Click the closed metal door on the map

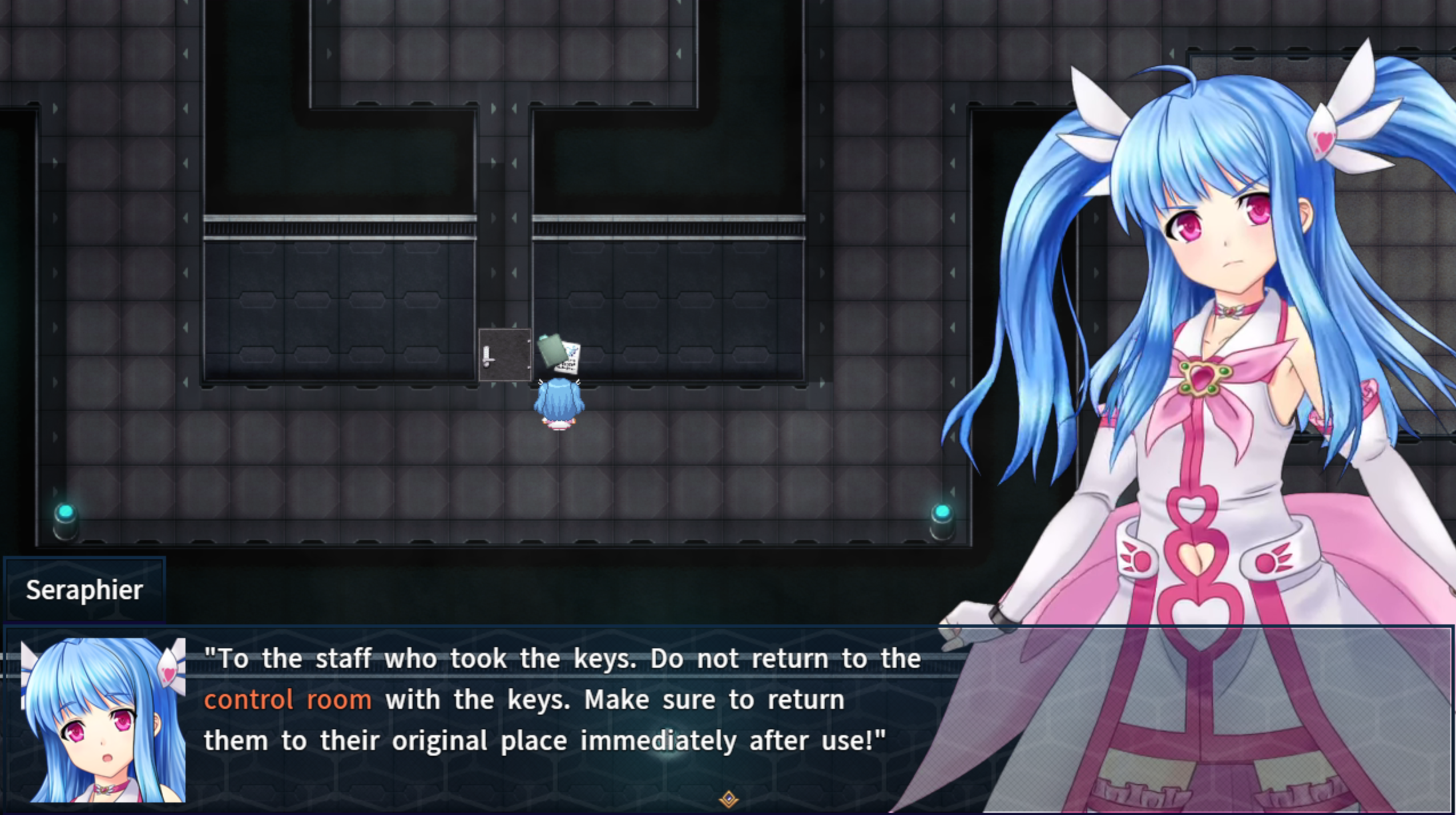click(505, 354)
